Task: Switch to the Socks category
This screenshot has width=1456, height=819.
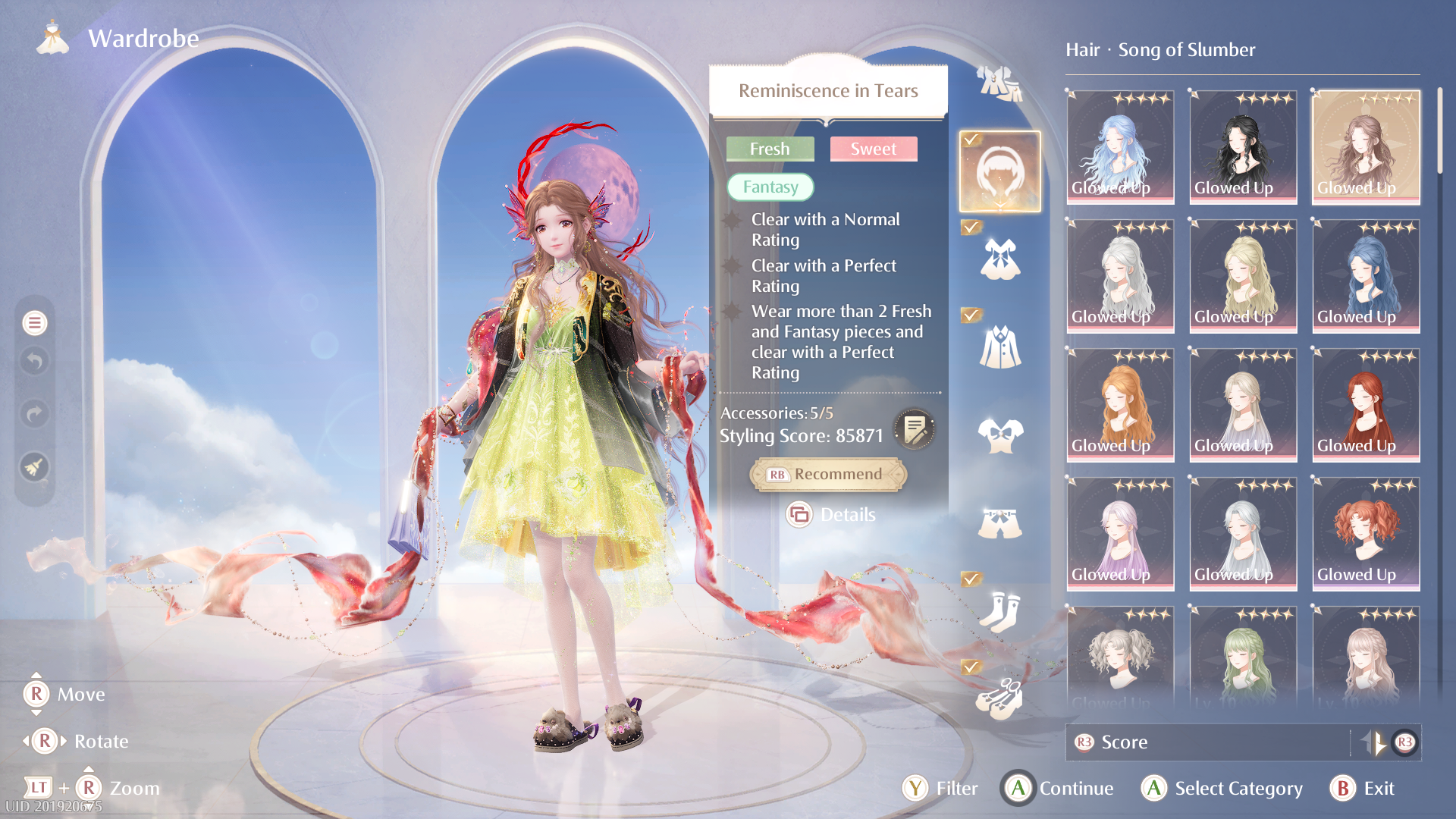Action: coord(999,611)
